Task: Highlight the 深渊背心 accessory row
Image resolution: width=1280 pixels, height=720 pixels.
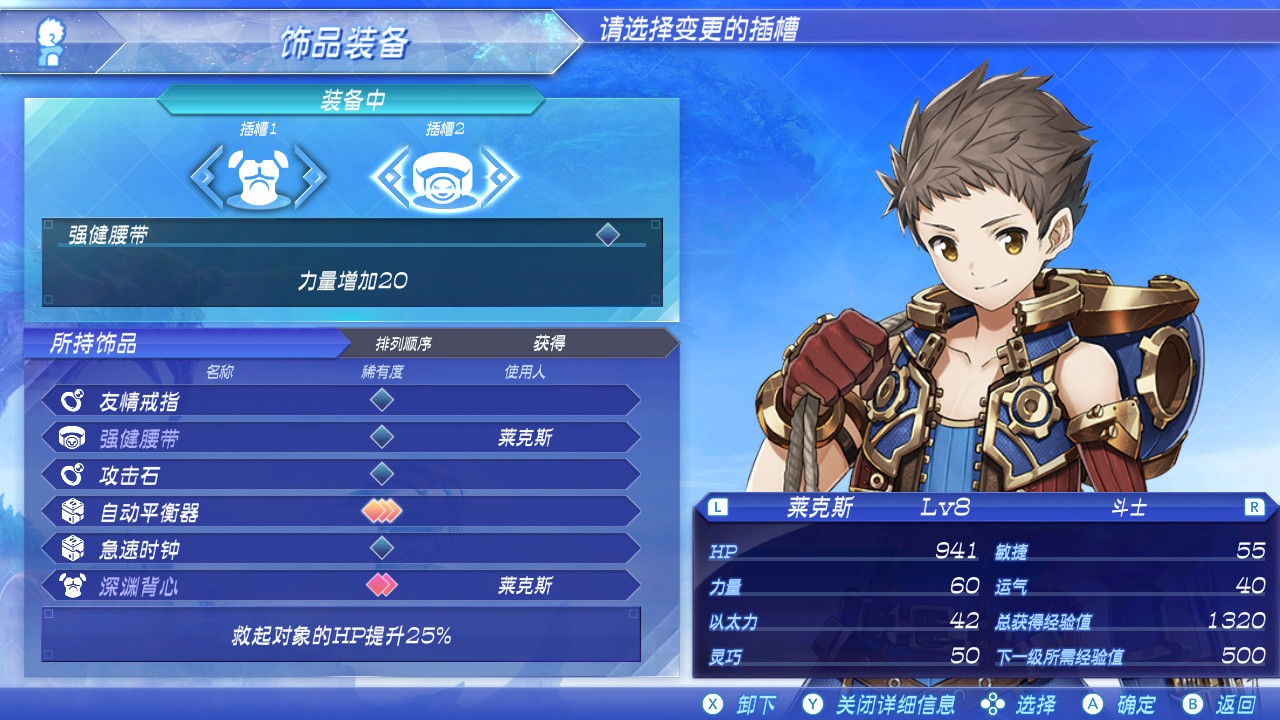Action: 340,586
